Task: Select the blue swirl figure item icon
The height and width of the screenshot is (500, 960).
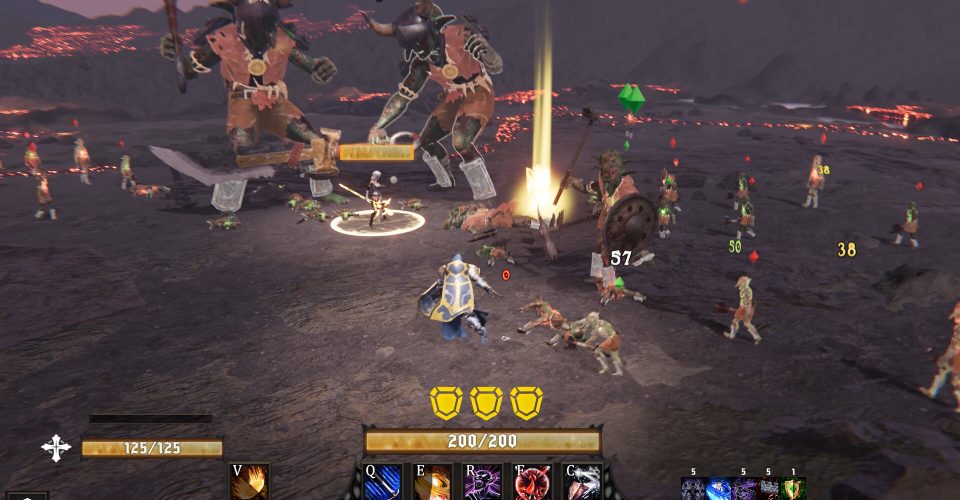Action: pos(719,489)
